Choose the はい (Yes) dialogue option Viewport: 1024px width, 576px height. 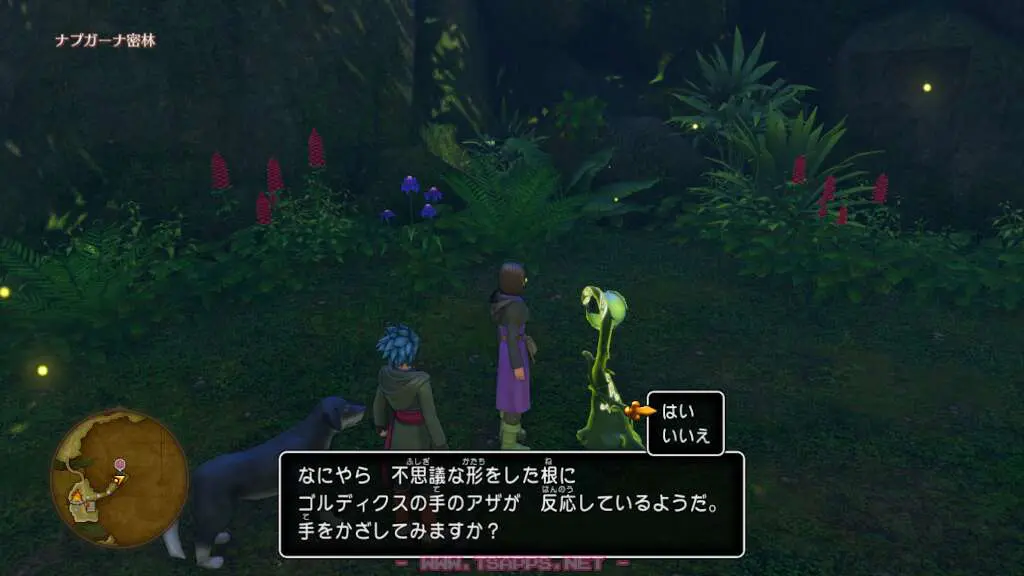point(678,410)
